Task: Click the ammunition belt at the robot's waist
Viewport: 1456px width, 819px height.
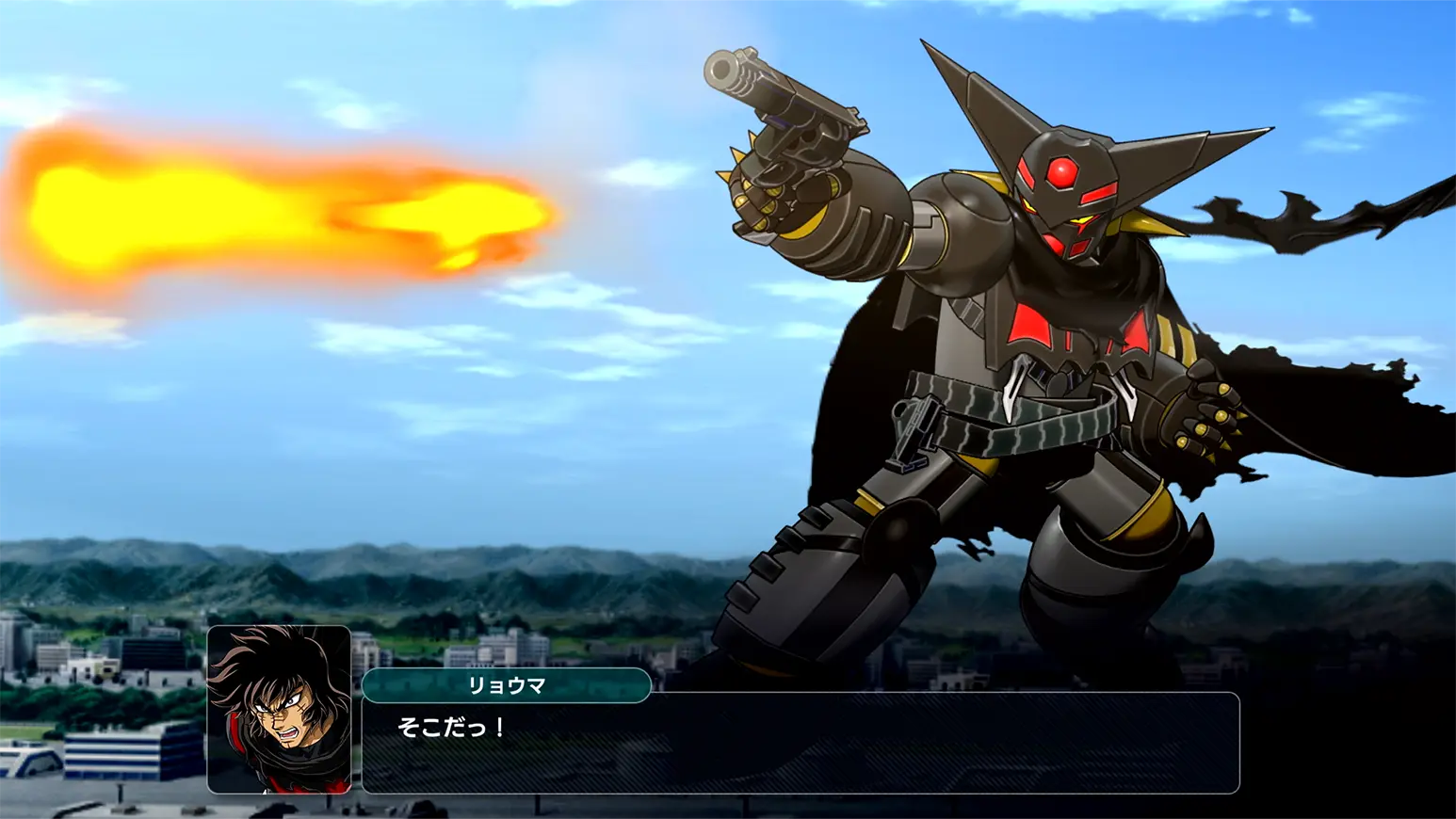Action: 998,414
